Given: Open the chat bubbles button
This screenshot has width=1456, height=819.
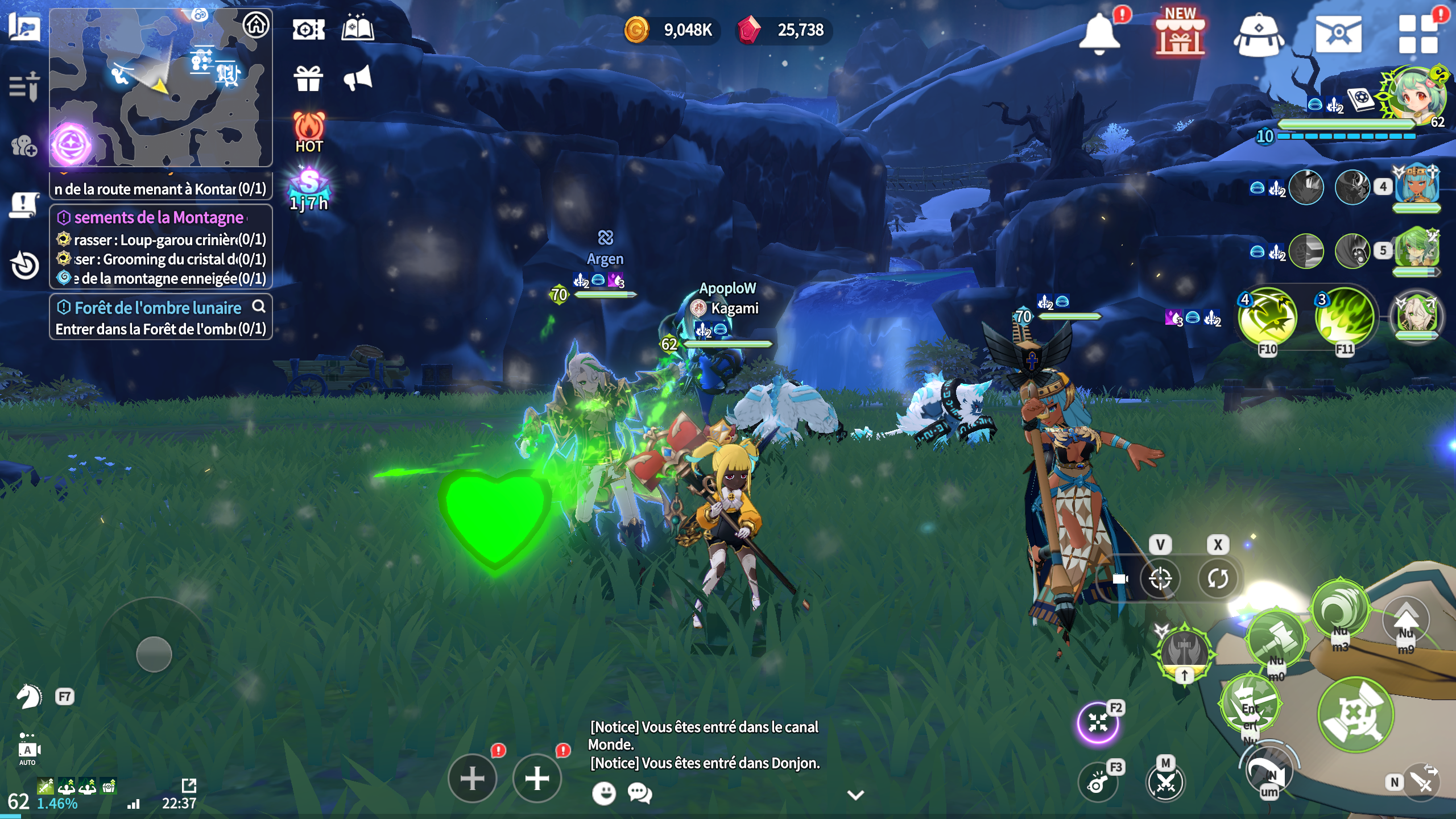Looking at the screenshot, I should pos(640,793).
